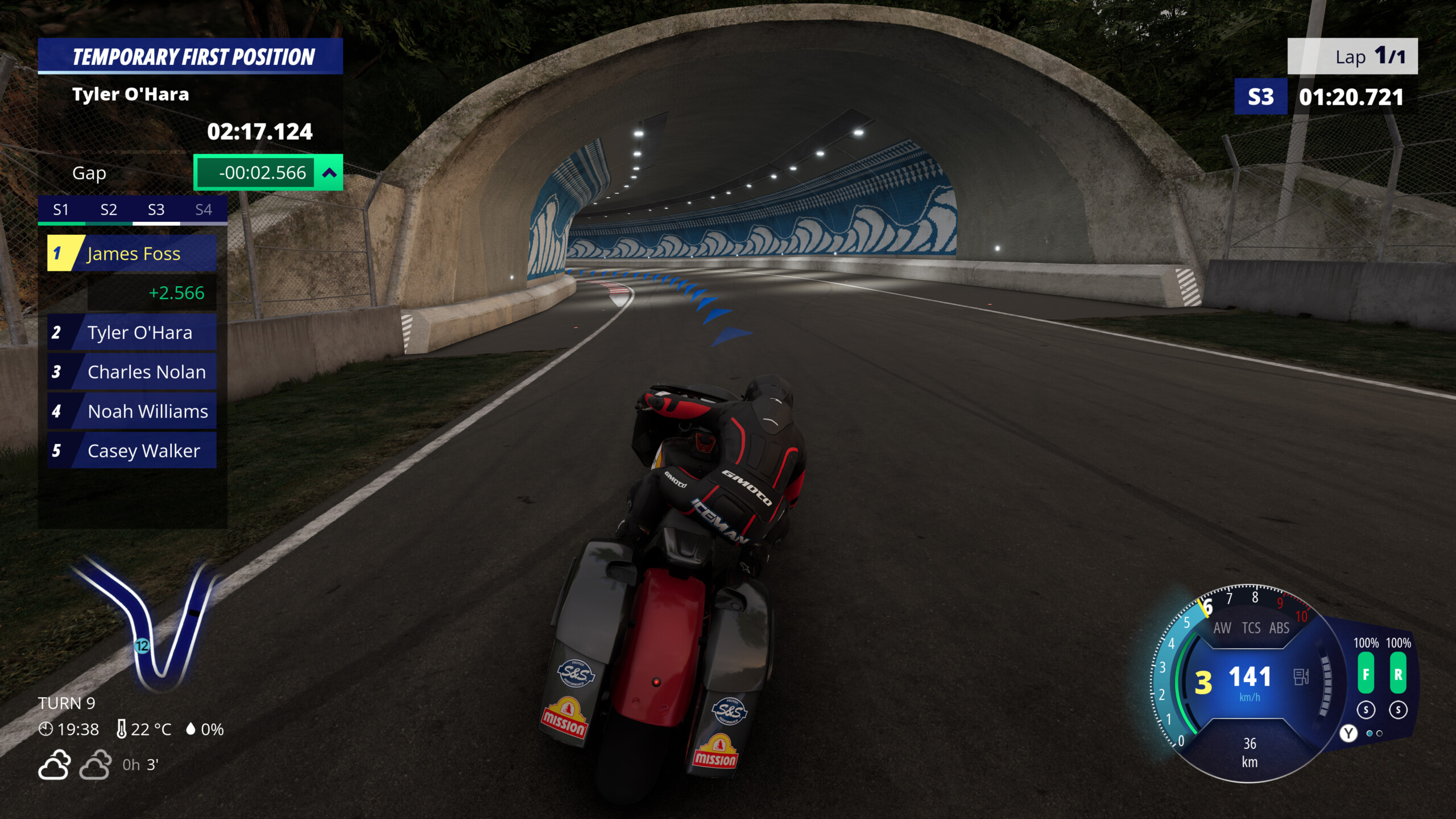Select James Foss in the standings list
Screen dimensions: 1456x819
[134, 254]
